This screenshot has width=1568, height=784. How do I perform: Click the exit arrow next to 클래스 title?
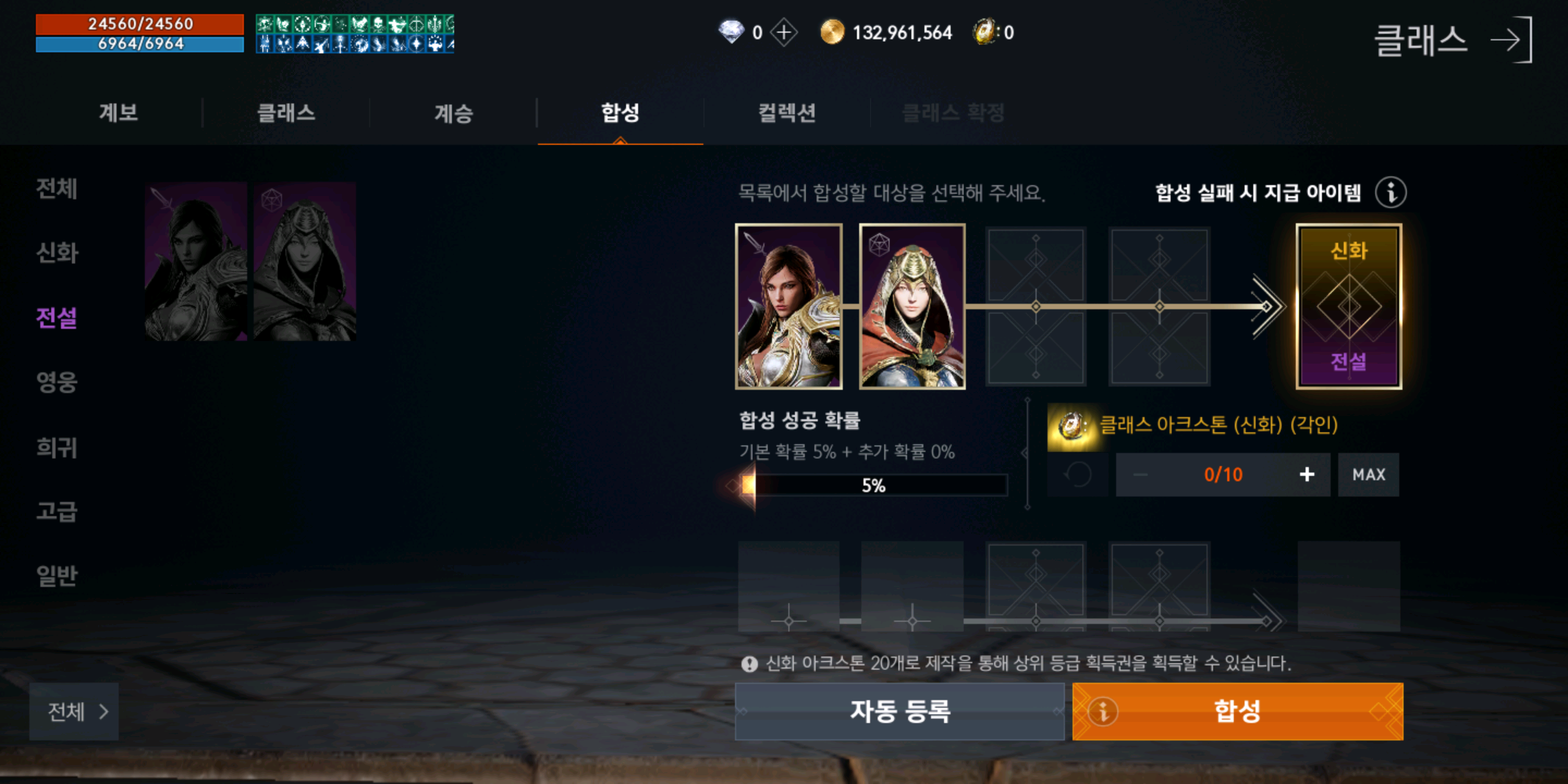coord(1516,40)
